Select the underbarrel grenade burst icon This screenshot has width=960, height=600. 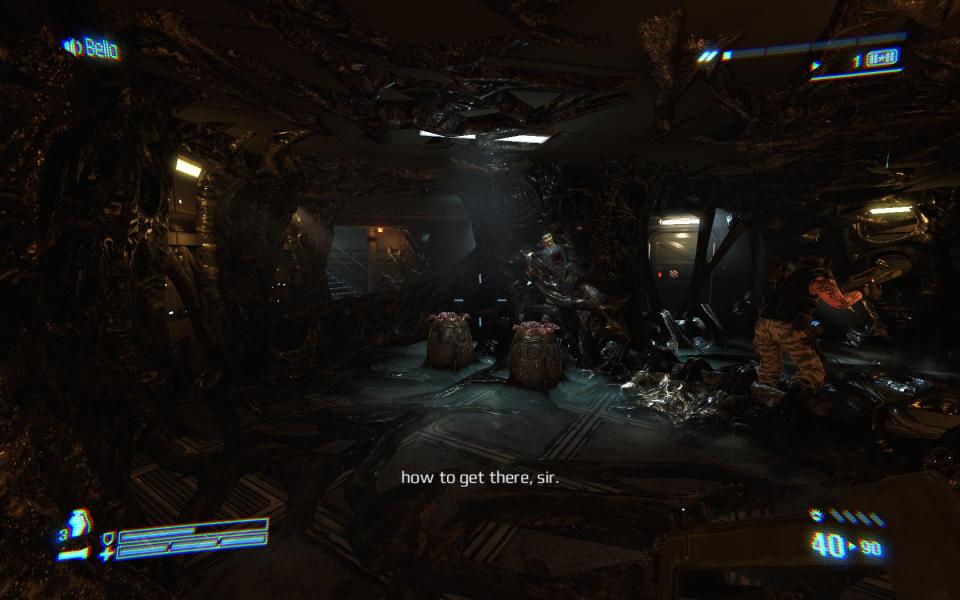point(816,515)
